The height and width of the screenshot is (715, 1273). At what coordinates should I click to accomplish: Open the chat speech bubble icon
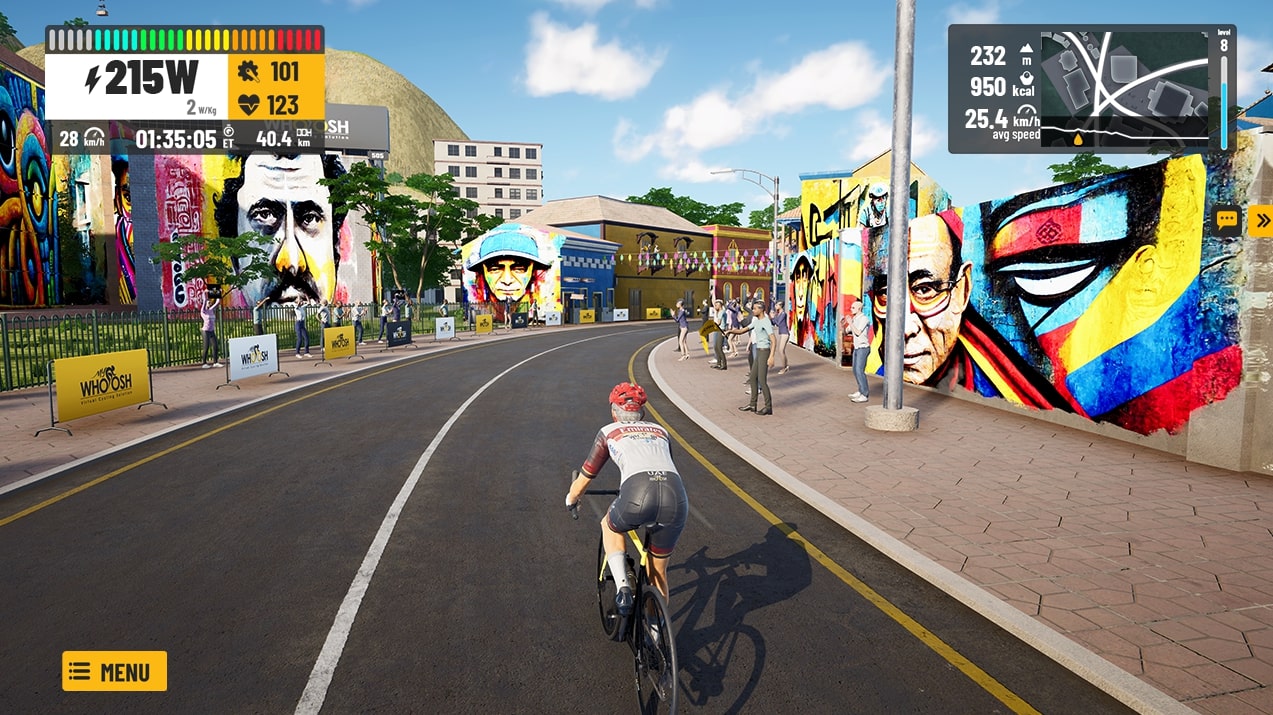coord(1227,220)
